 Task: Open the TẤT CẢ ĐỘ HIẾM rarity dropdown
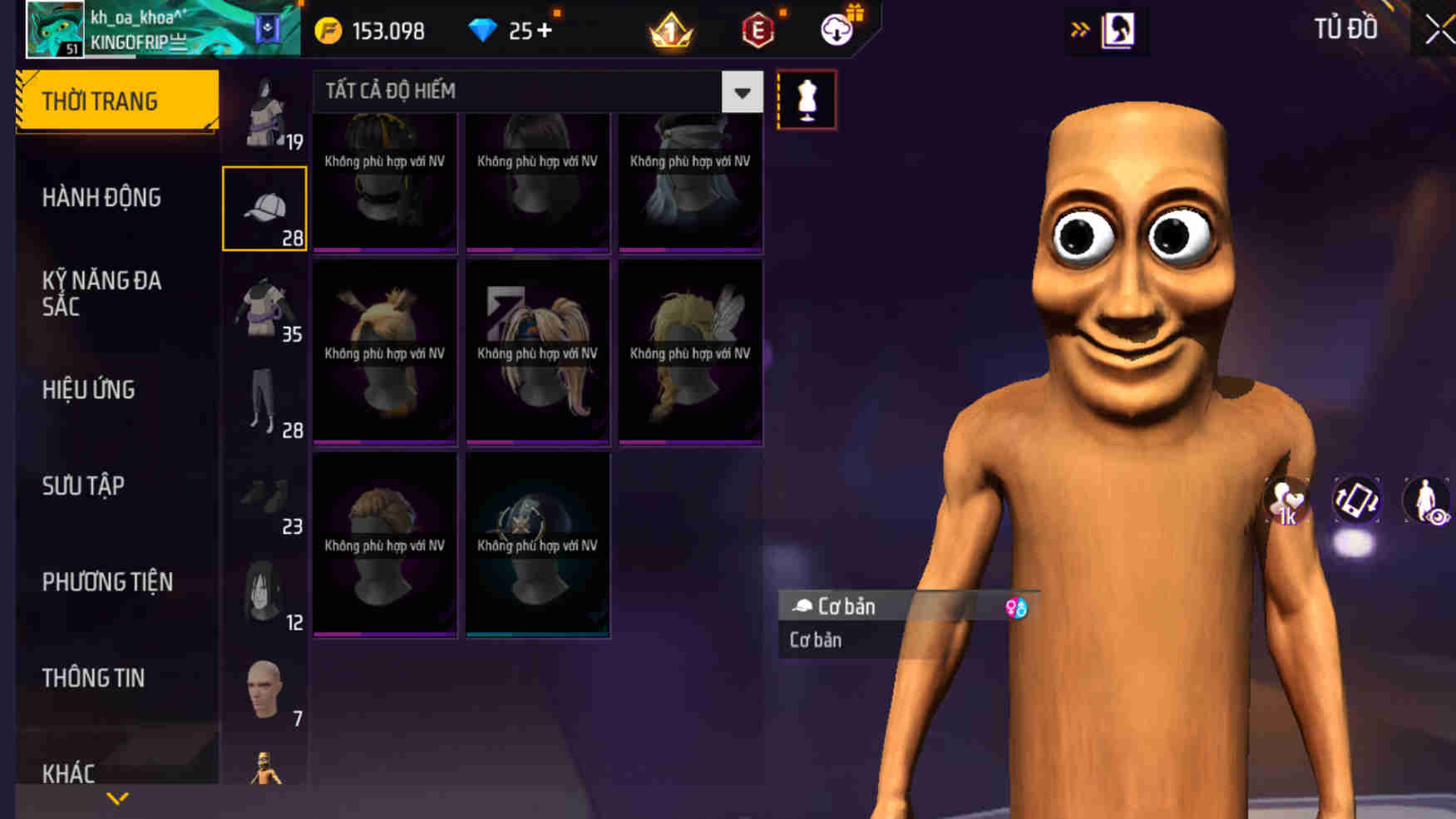740,91
